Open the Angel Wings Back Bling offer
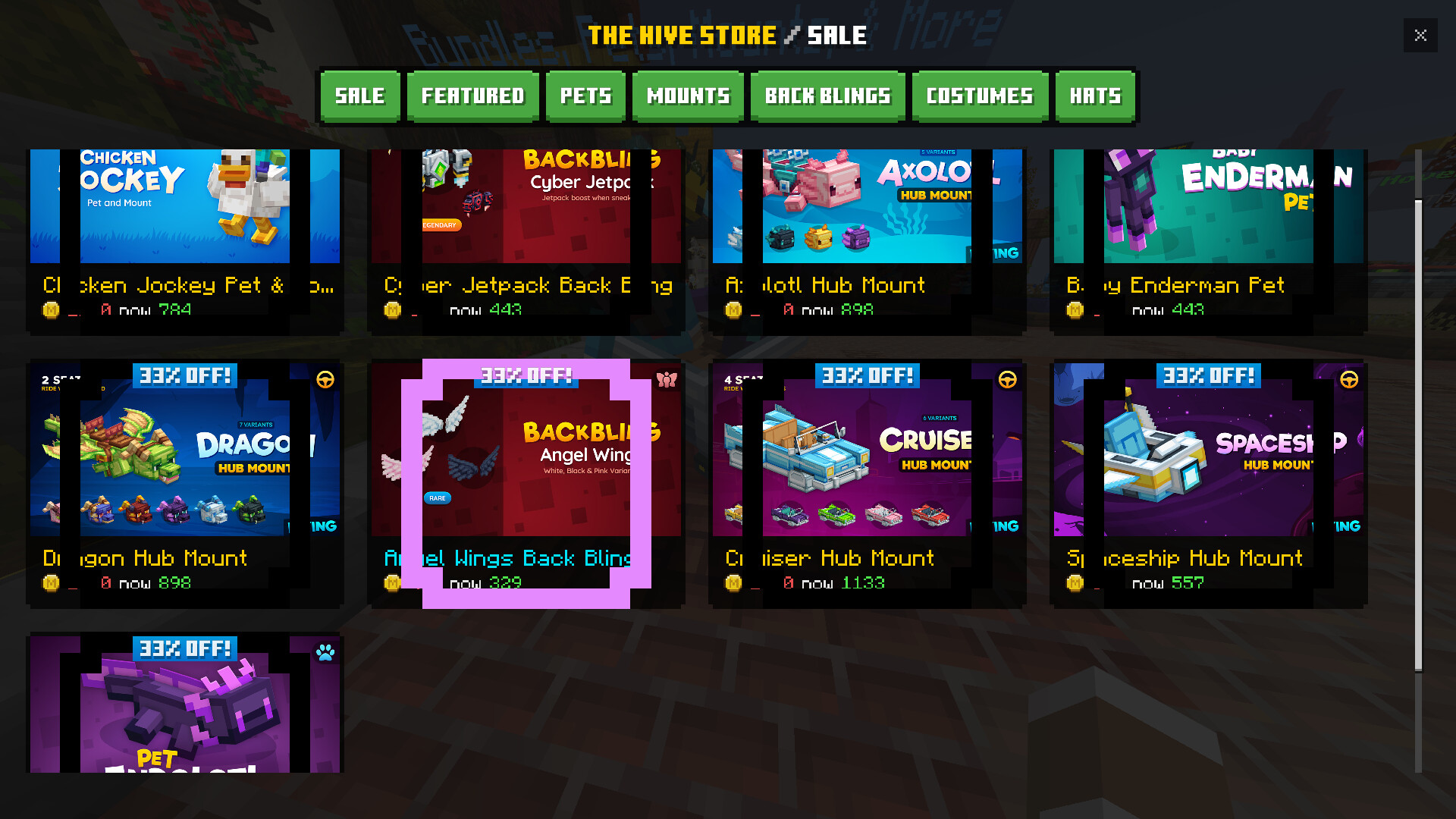This screenshot has height=819, width=1456. point(526,478)
